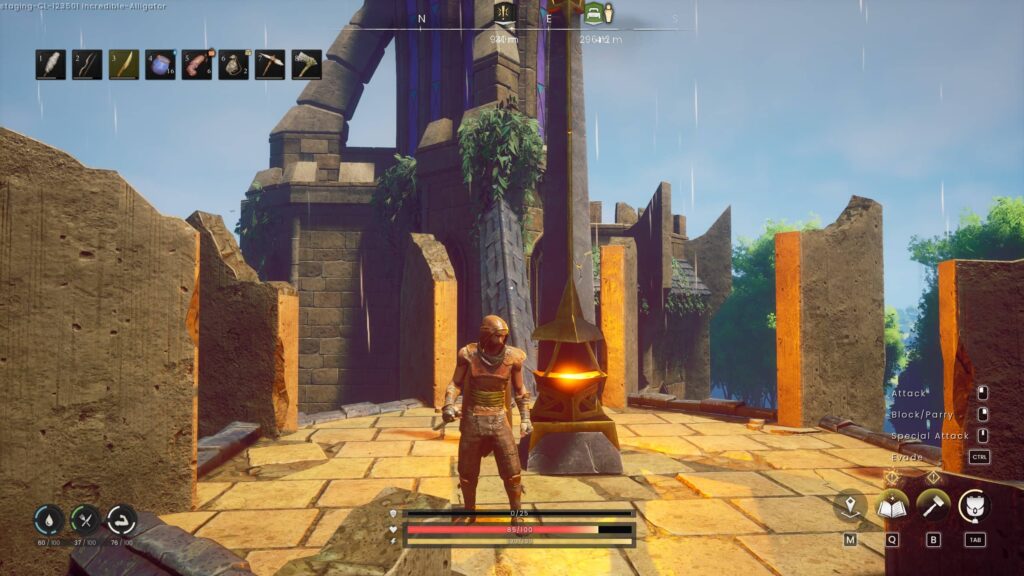Use the blue jar in slot 4
Viewport: 1024px width, 576px height.
160,65
